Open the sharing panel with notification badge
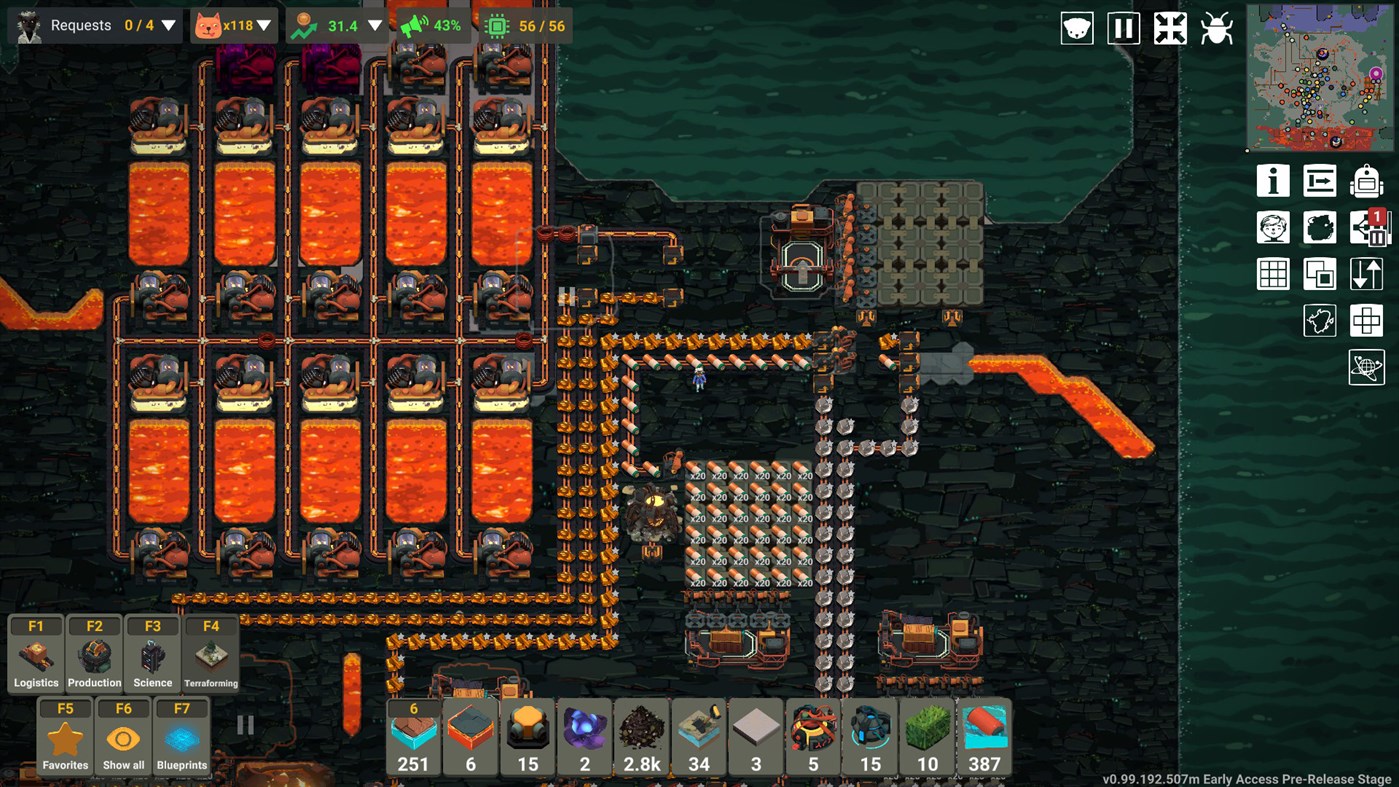This screenshot has width=1399, height=787. click(1367, 227)
